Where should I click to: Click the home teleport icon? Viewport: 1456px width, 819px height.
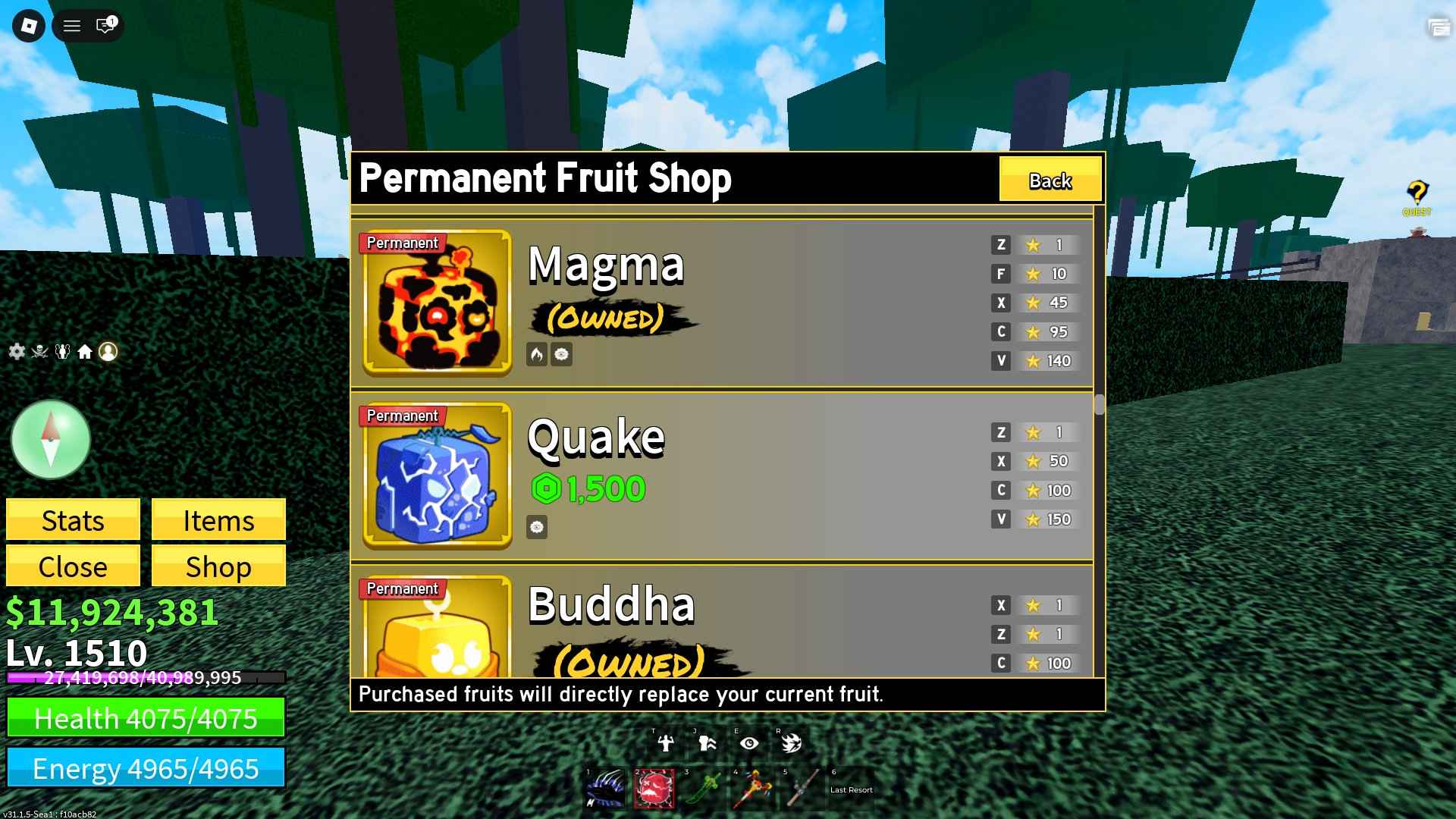click(x=86, y=351)
